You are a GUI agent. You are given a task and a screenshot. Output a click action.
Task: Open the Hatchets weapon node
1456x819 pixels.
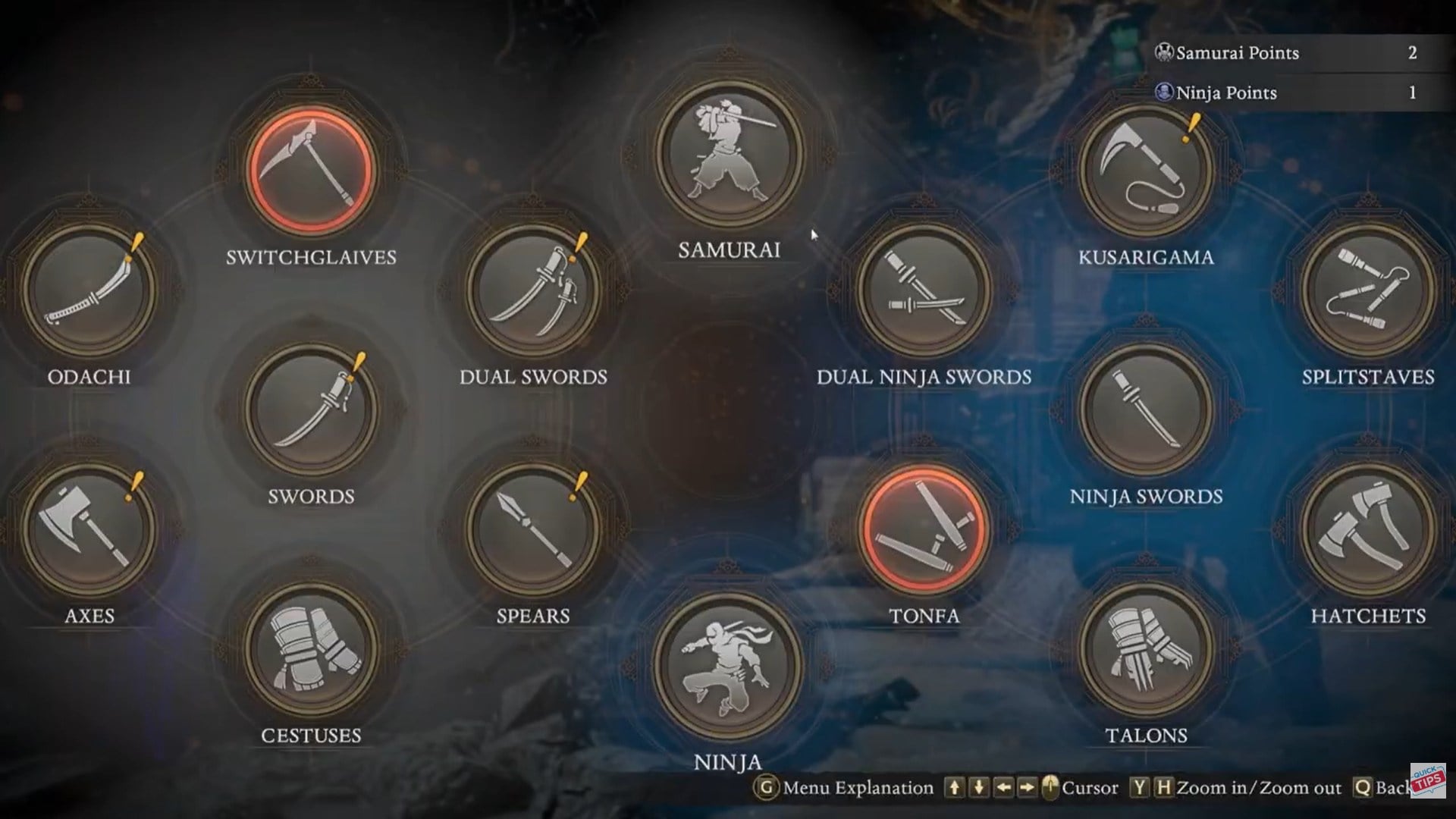[1368, 529]
